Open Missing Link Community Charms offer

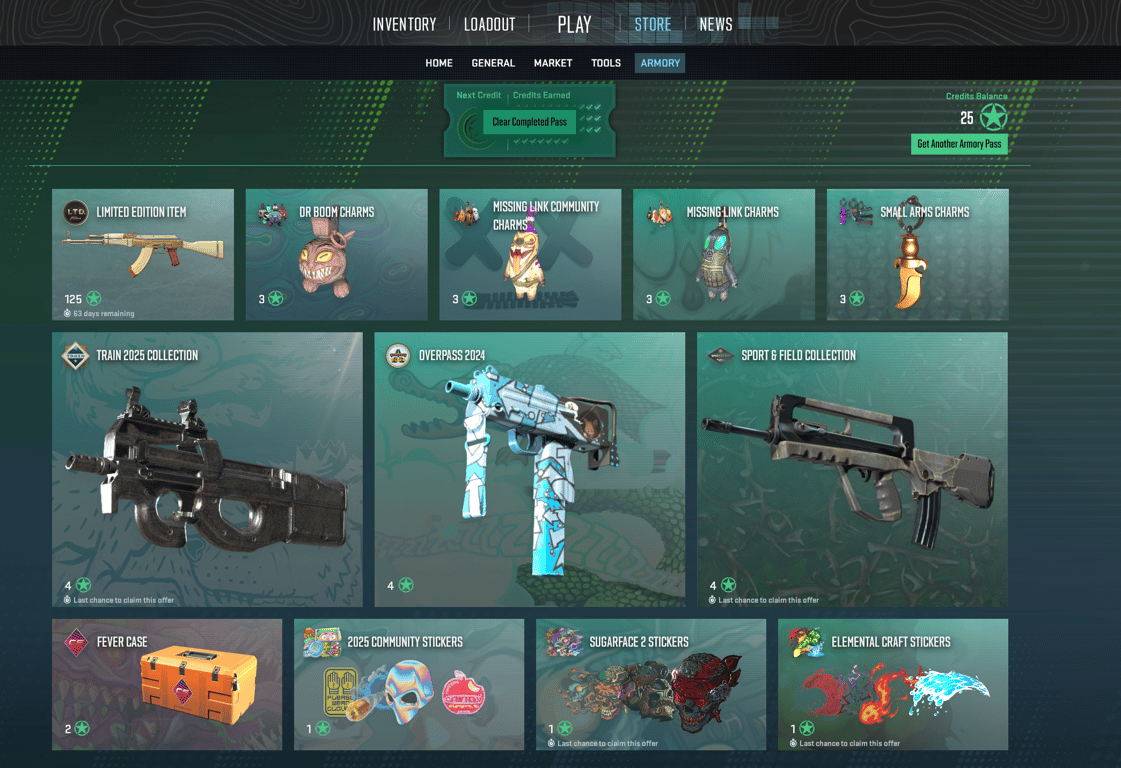click(530, 255)
